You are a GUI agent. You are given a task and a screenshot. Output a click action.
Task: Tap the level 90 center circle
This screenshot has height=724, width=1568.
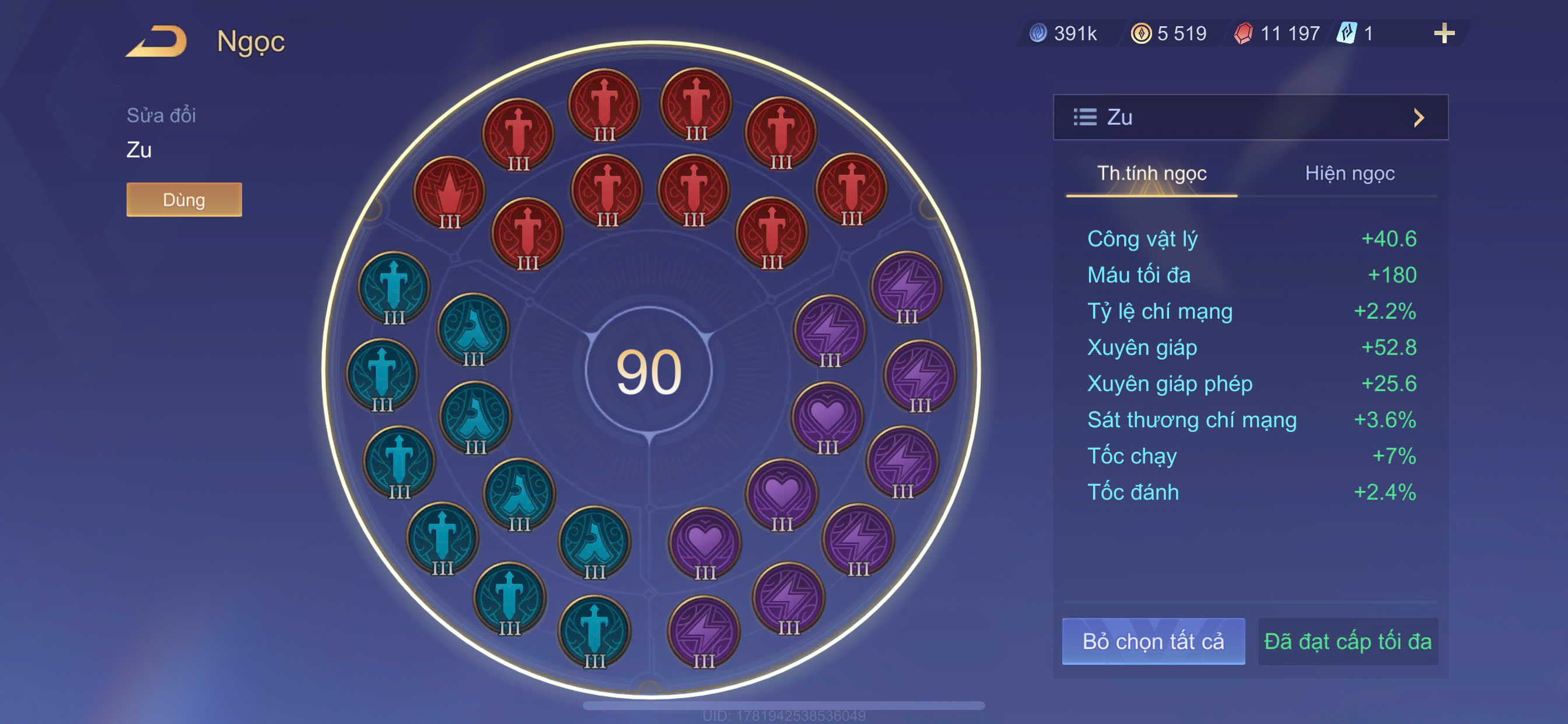(649, 370)
